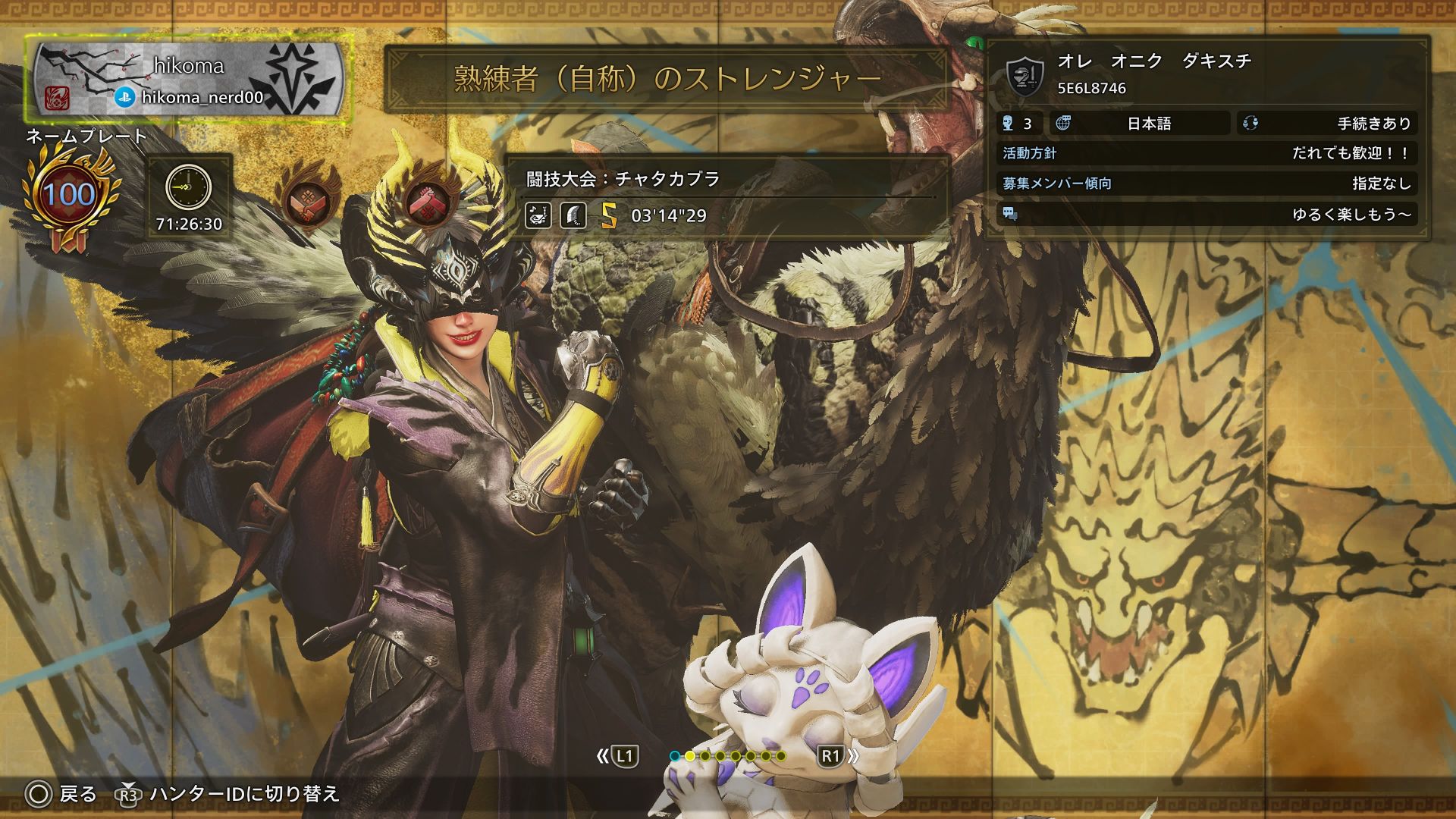
Task: Select the 手続きあり join-procedure field
Action: click(1327, 124)
